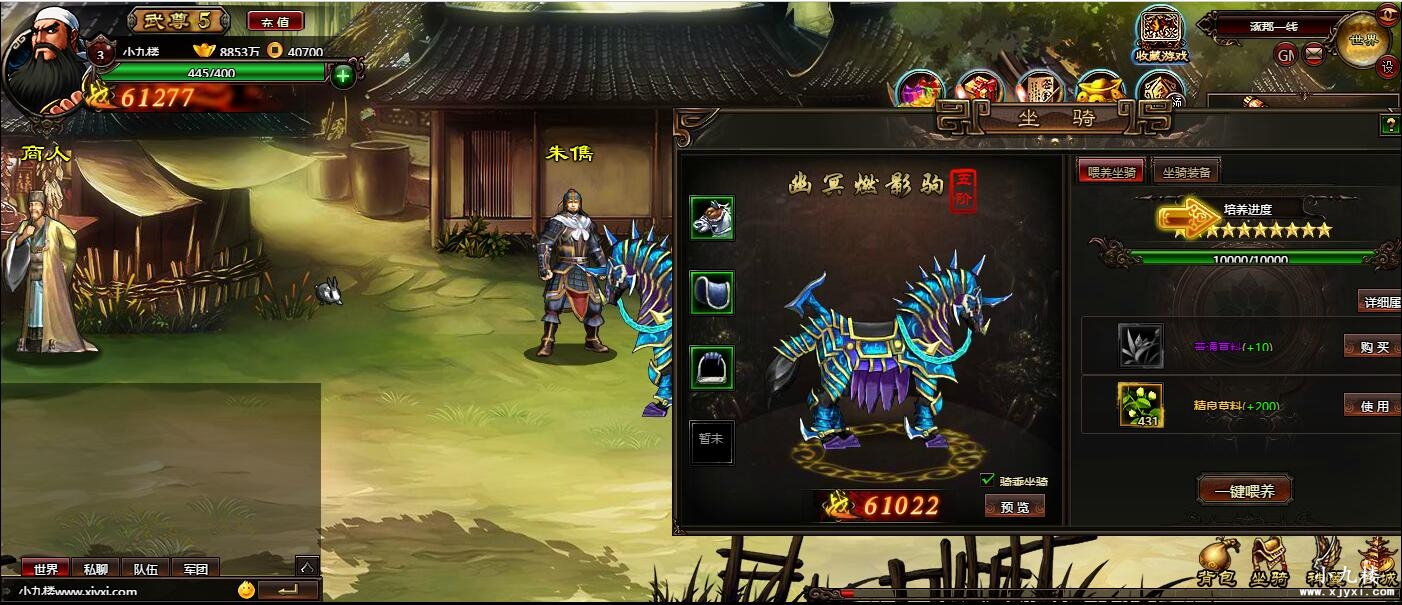Toggle the 骑乘坐骑 ride mount checkbox
Viewport: 1402px width, 605px height.
click(988, 480)
